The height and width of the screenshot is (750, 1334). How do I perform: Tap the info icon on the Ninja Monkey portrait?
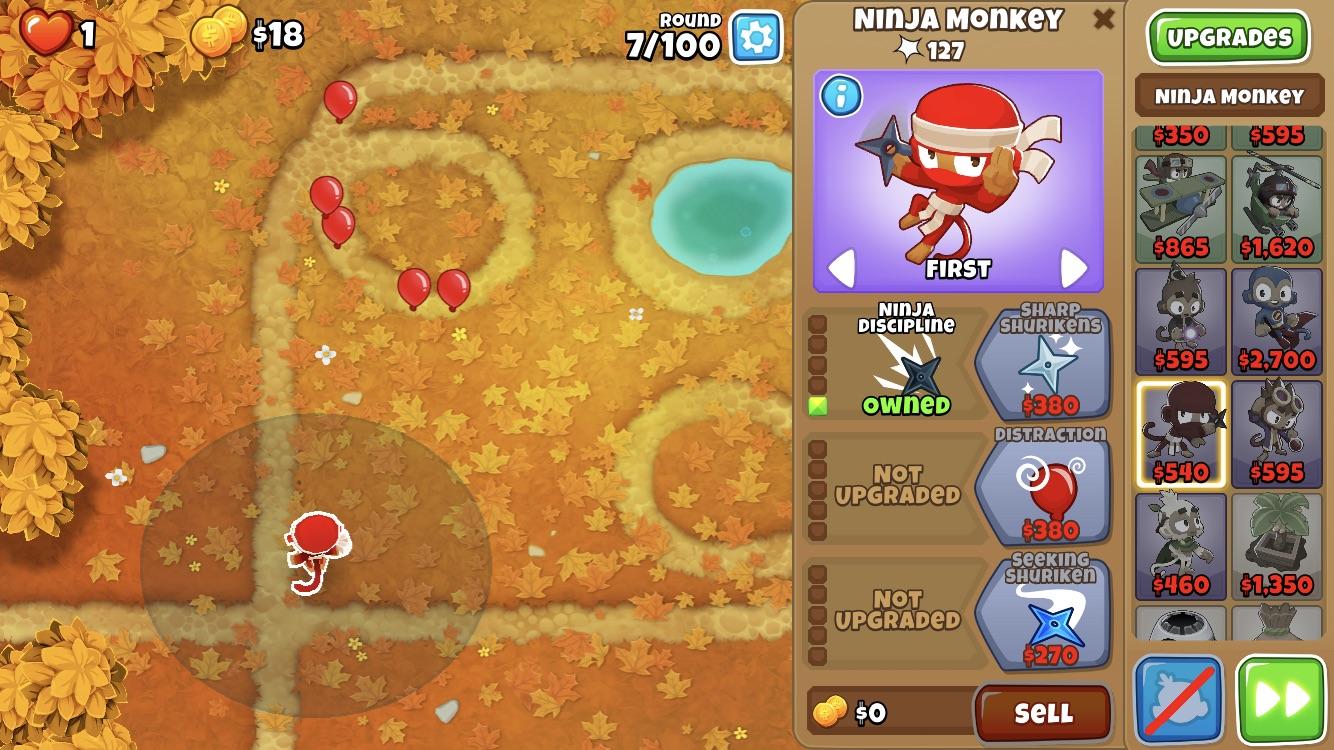pyautogui.click(x=841, y=93)
